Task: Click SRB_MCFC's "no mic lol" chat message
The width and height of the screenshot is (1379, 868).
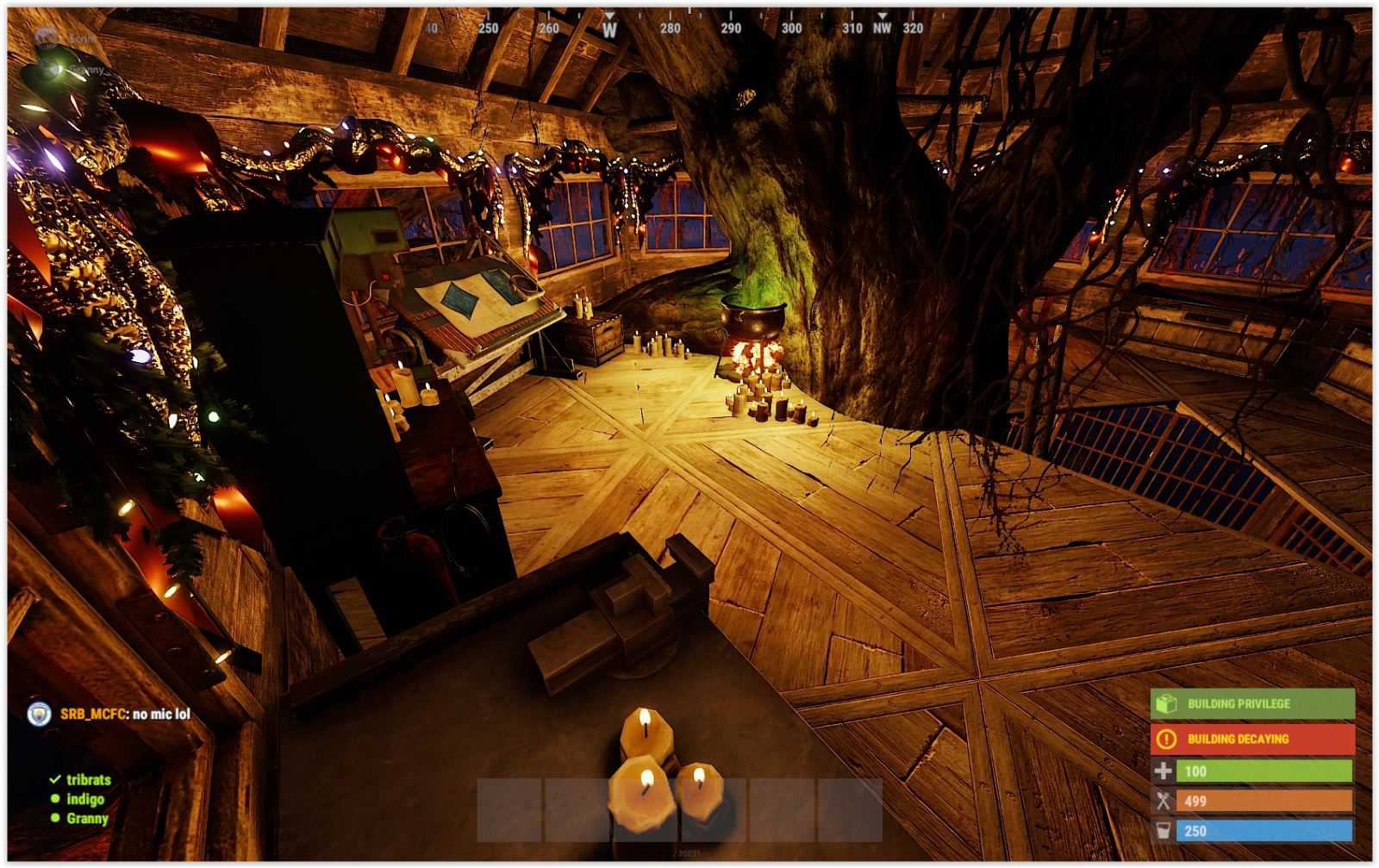Action: pyautogui.click(x=160, y=714)
